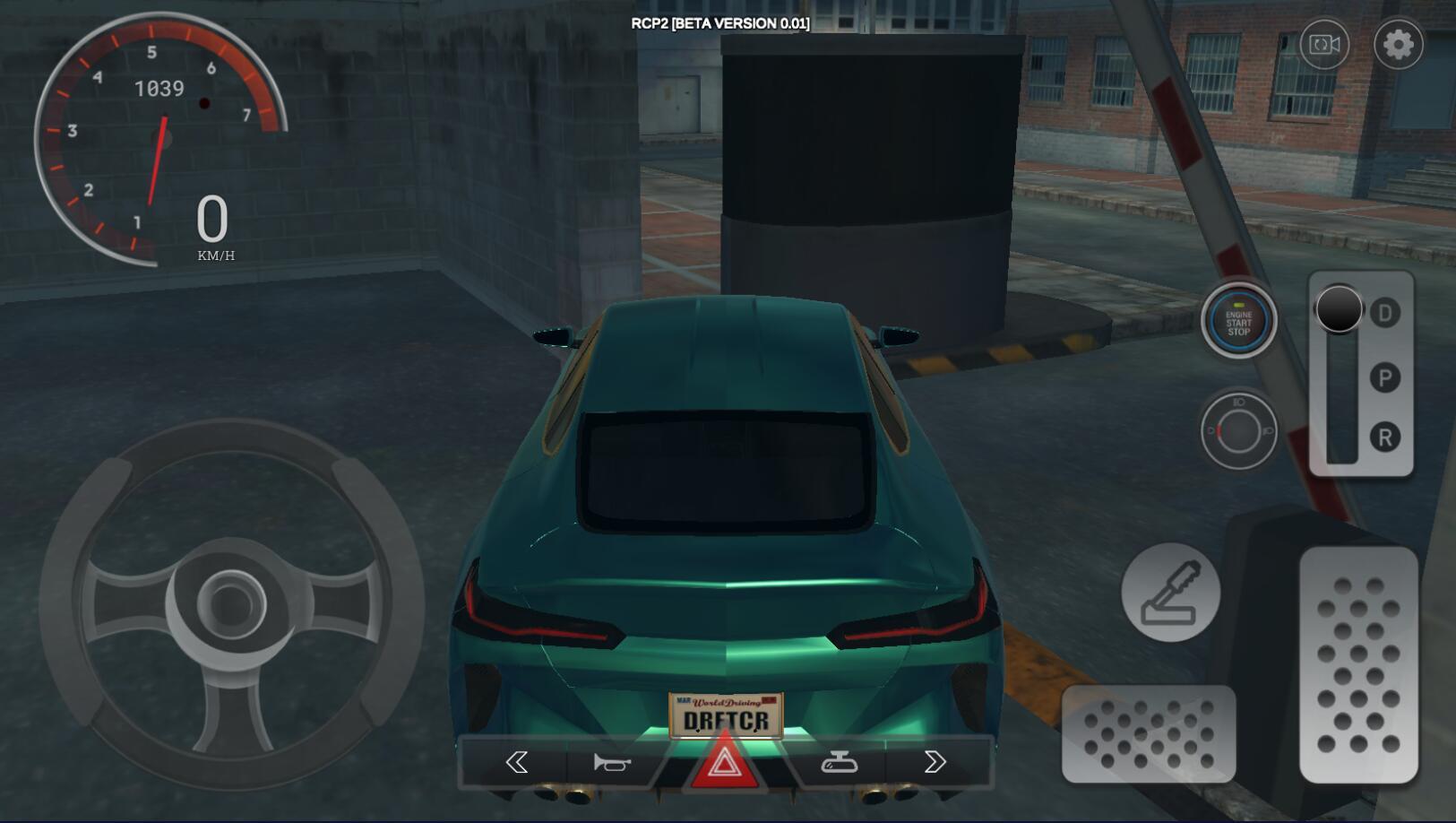Image resolution: width=1456 pixels, height=823 pixels.
Task: Engage the handbrake button
Action: 1170,593
